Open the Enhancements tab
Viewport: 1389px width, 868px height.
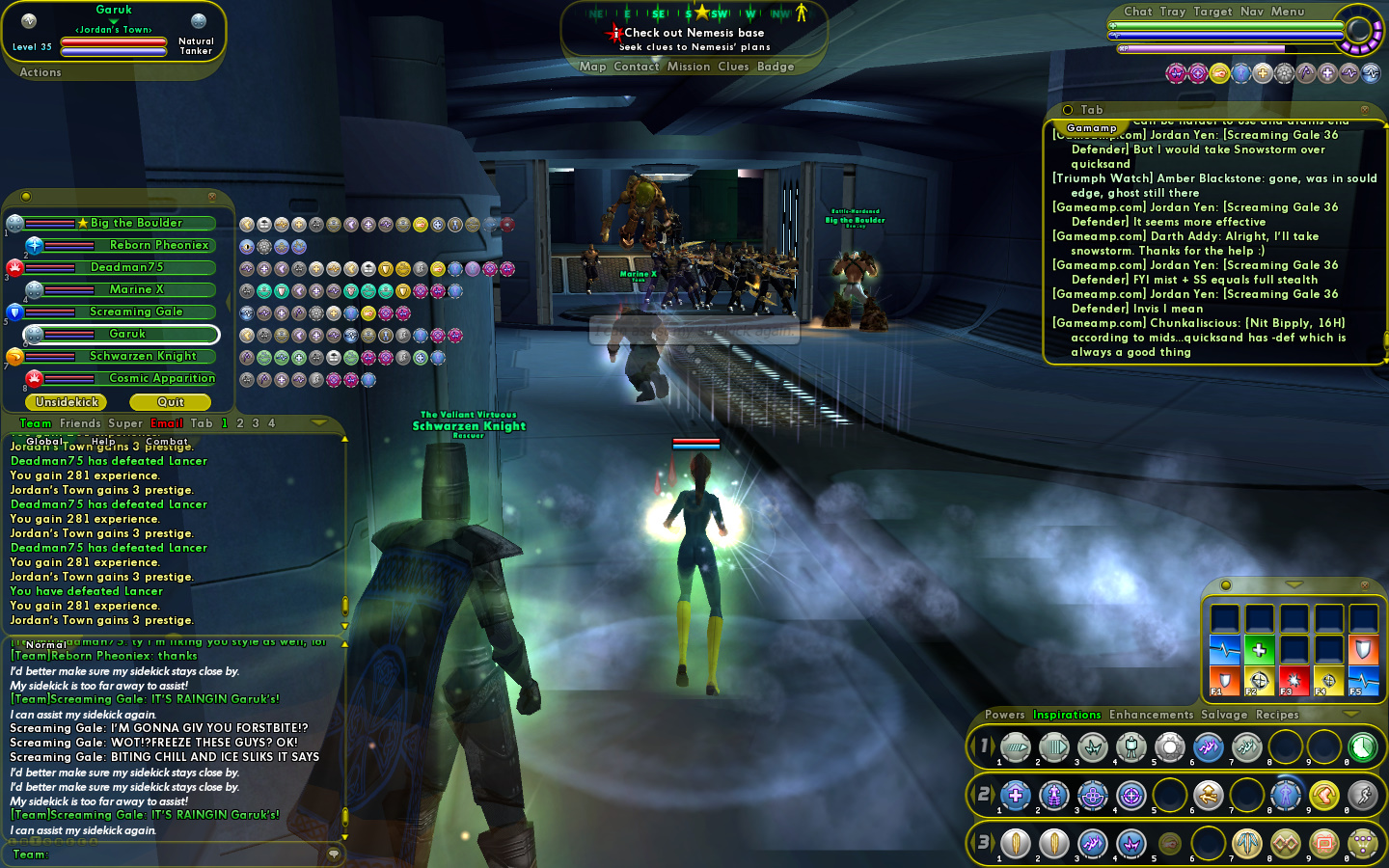[1151, 715]
